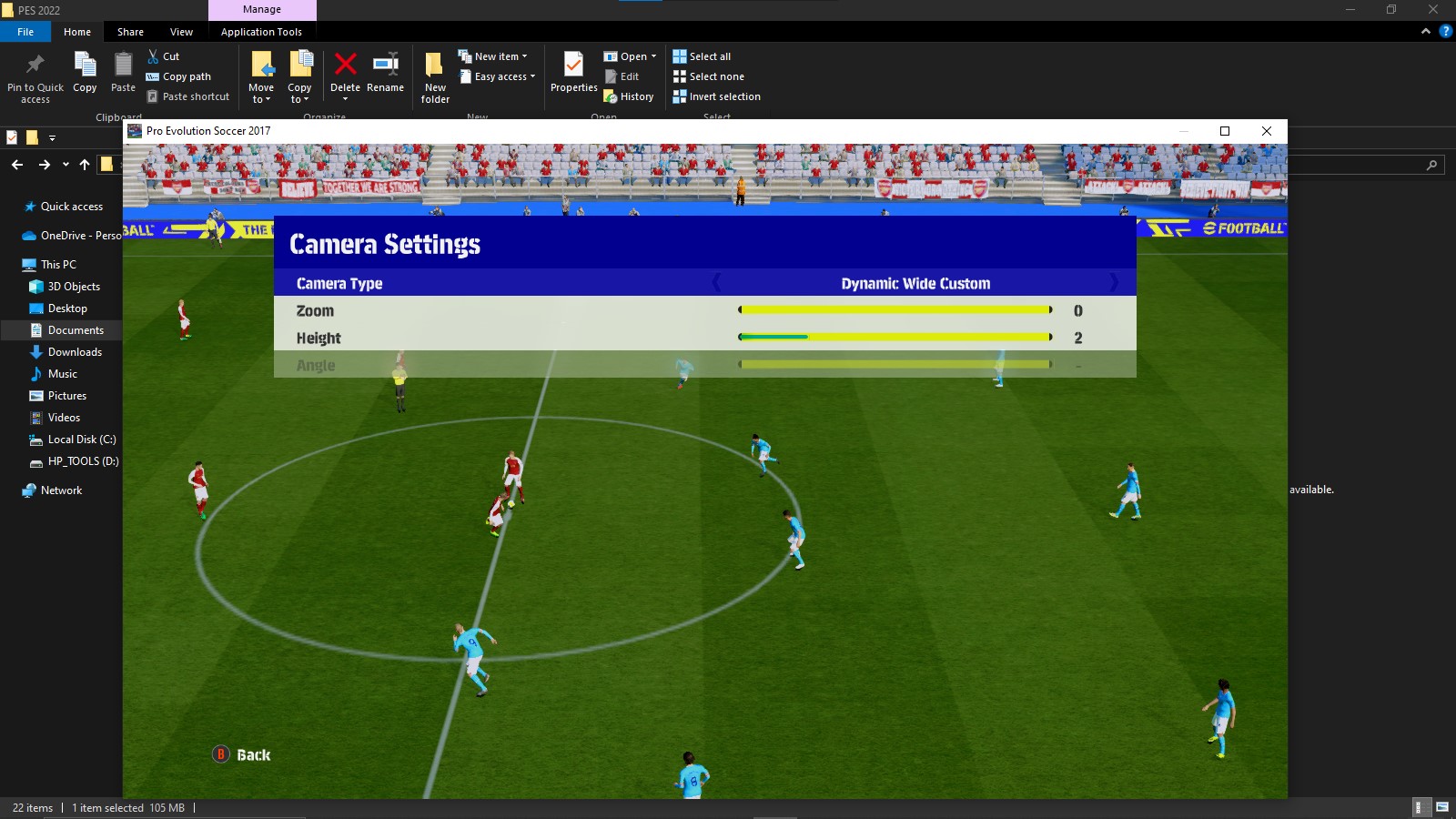Click the right arrow for Camera Type
Viewport: 1456px width, 819px height.
1113,283
